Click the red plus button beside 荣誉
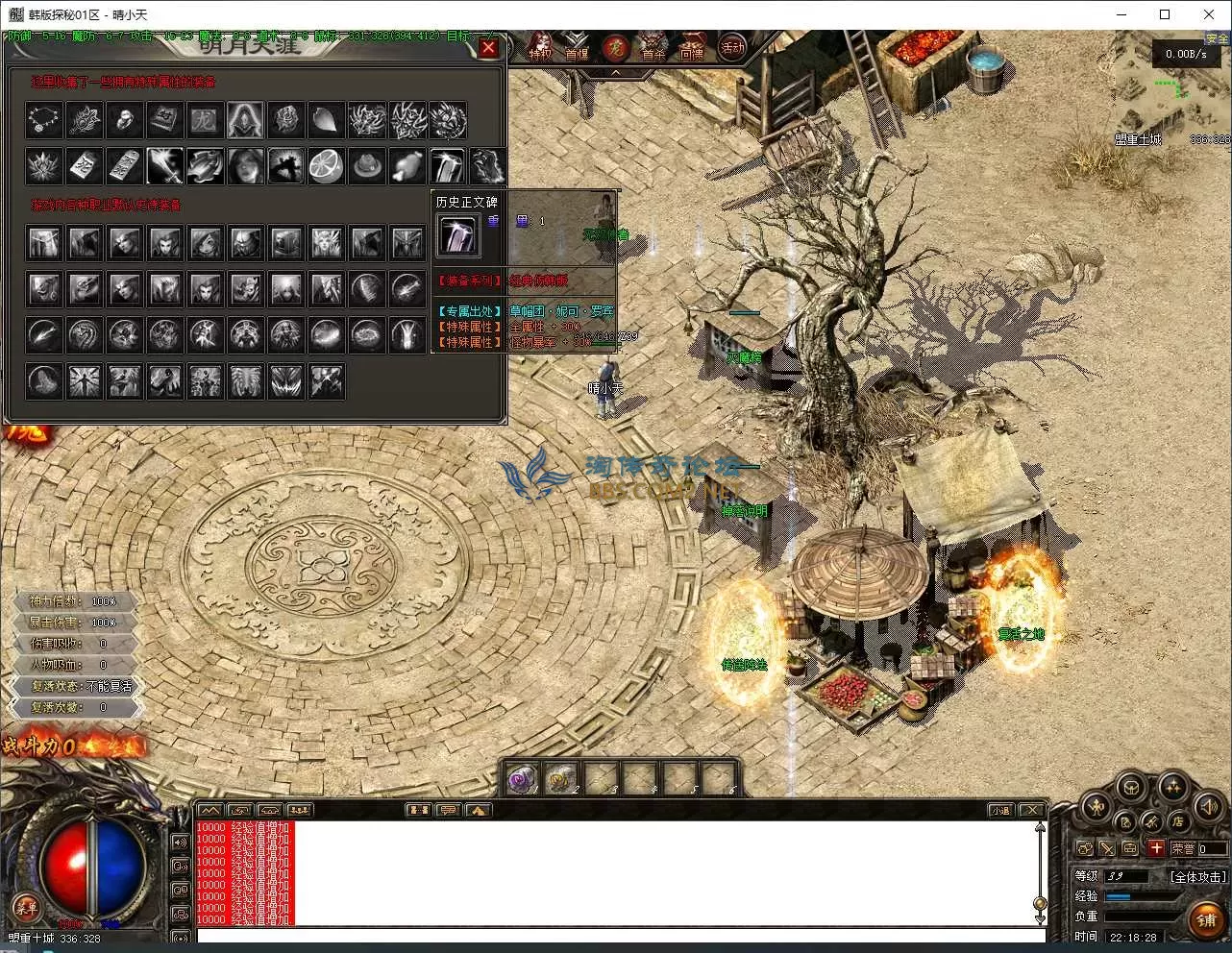Image resolution: width=1232 pixels, height=953 pixels. click(1156, 848)
